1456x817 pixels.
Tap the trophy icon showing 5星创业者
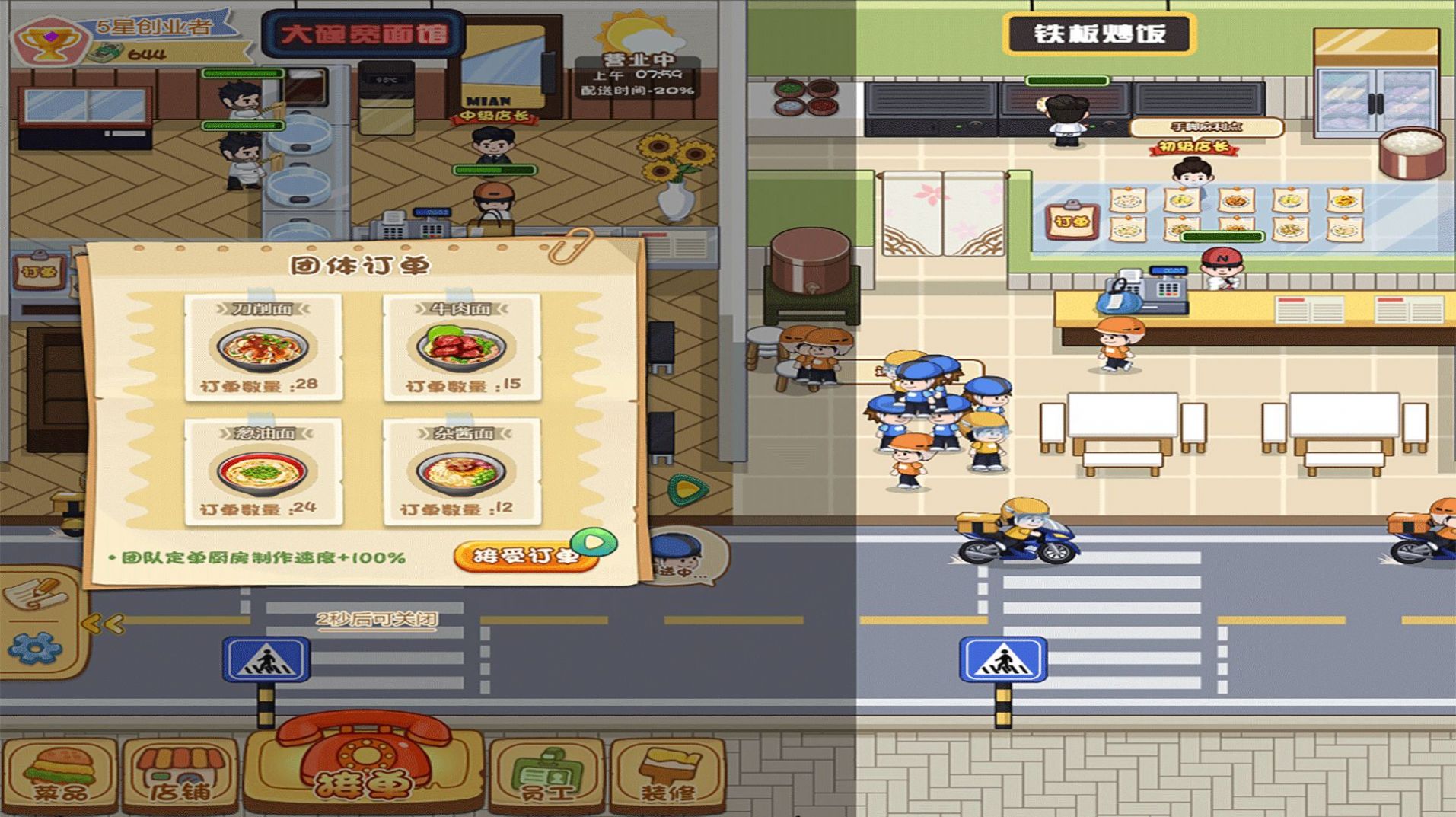[x=50, y=37]
